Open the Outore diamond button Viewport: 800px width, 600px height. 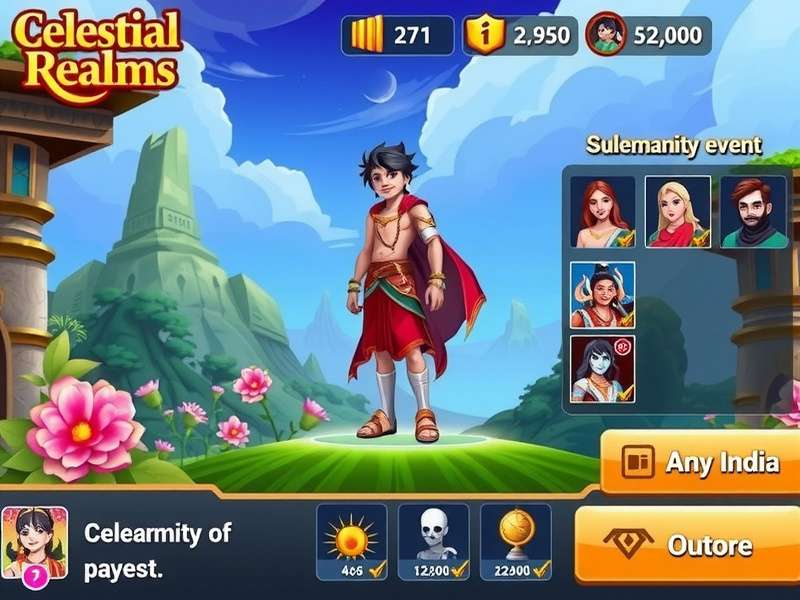[x=690, y=545]
